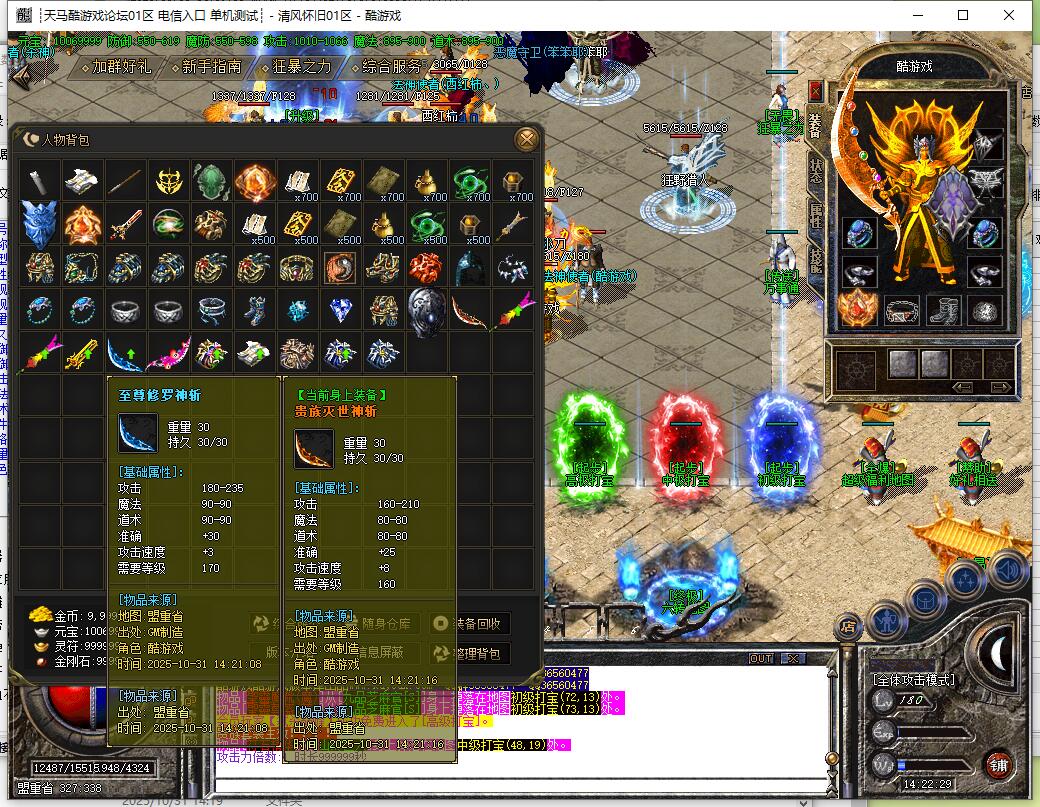Click the chat window OUT button
The image size is (1040, 807).
pyautogui.click(x=761, y=659)
